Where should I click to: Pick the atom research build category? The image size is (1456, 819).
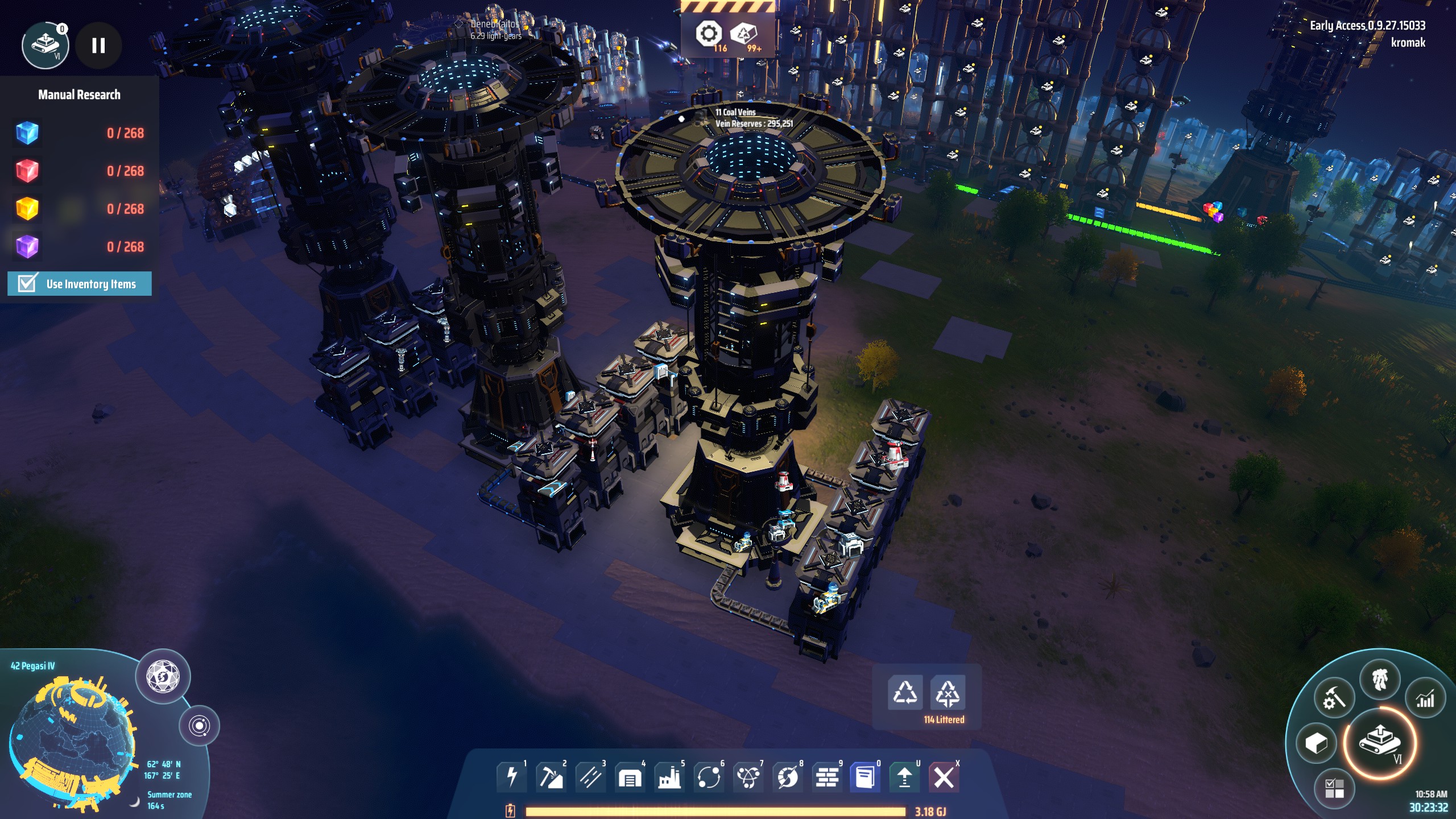click(748, 776)
